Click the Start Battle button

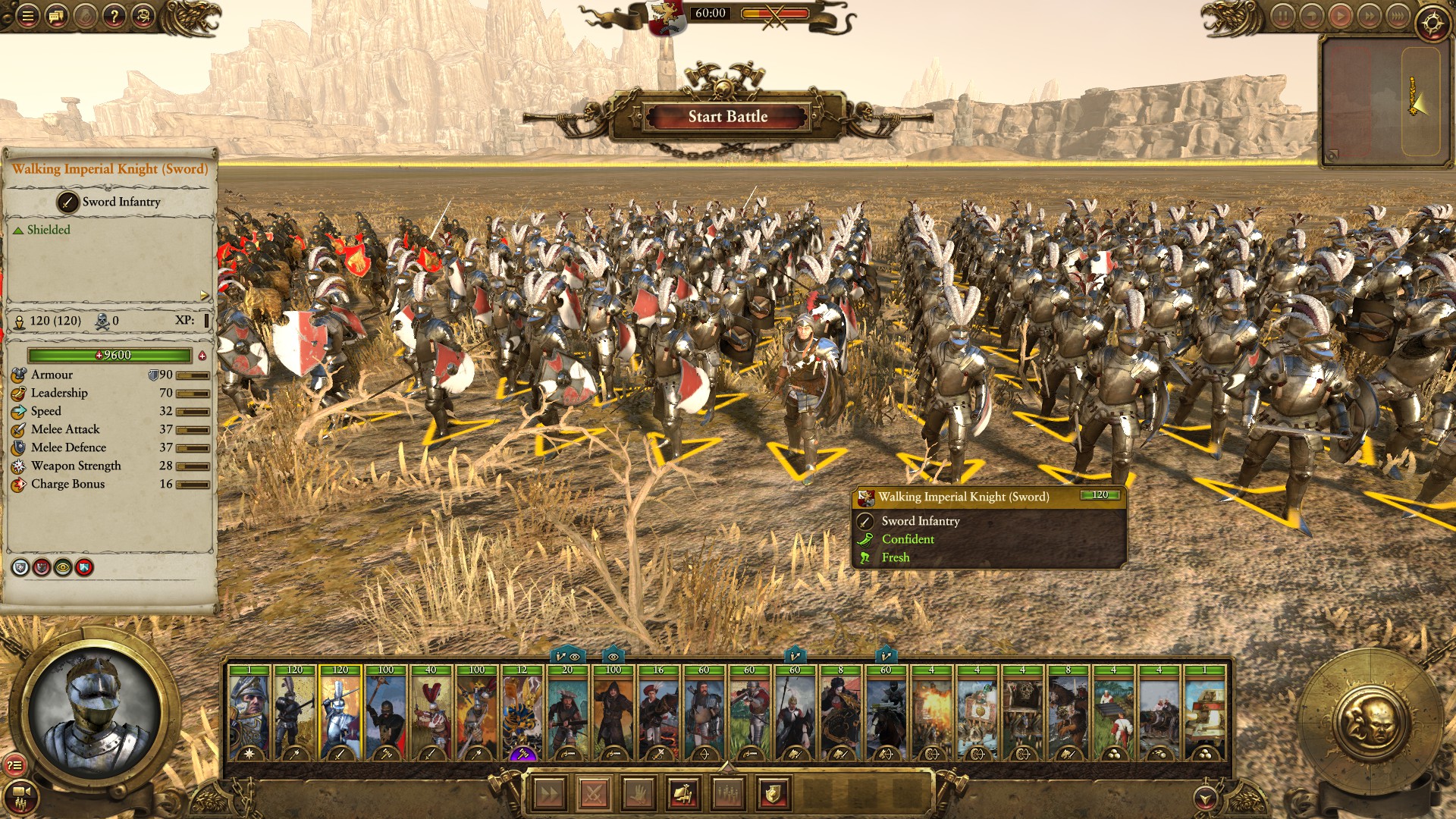(x=727, y=117)
